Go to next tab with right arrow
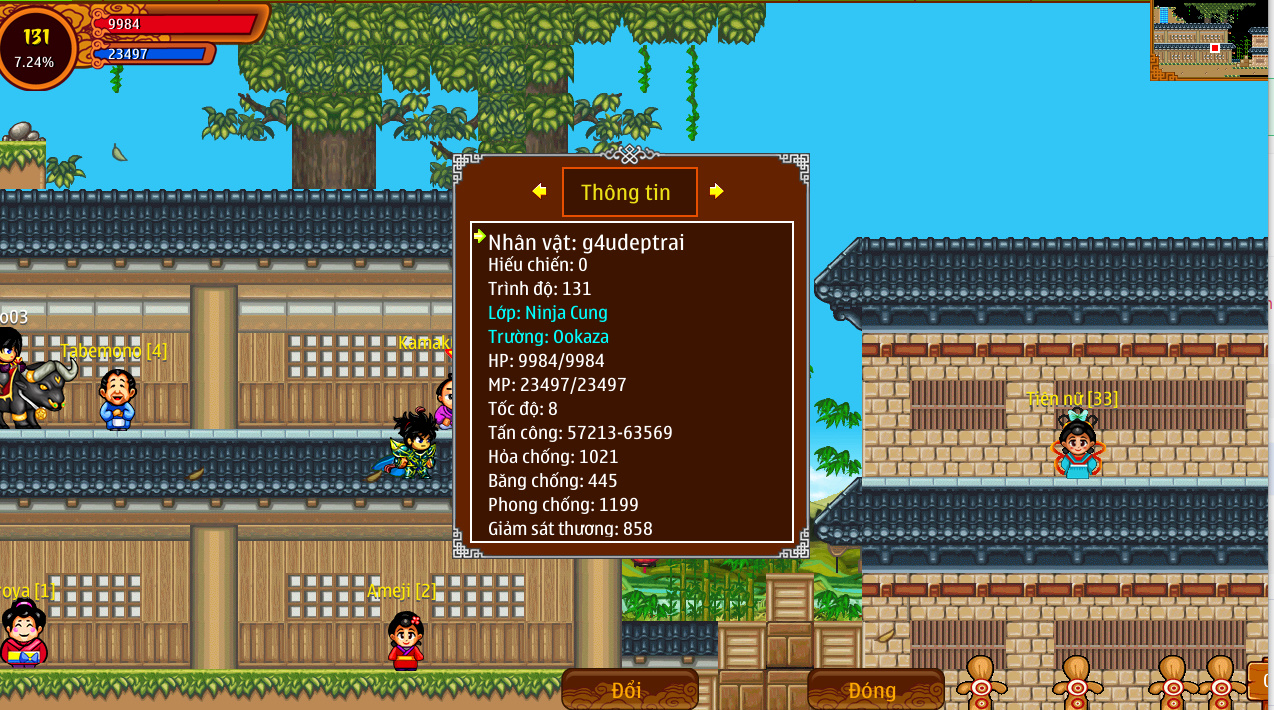 (x=716, y=191)
